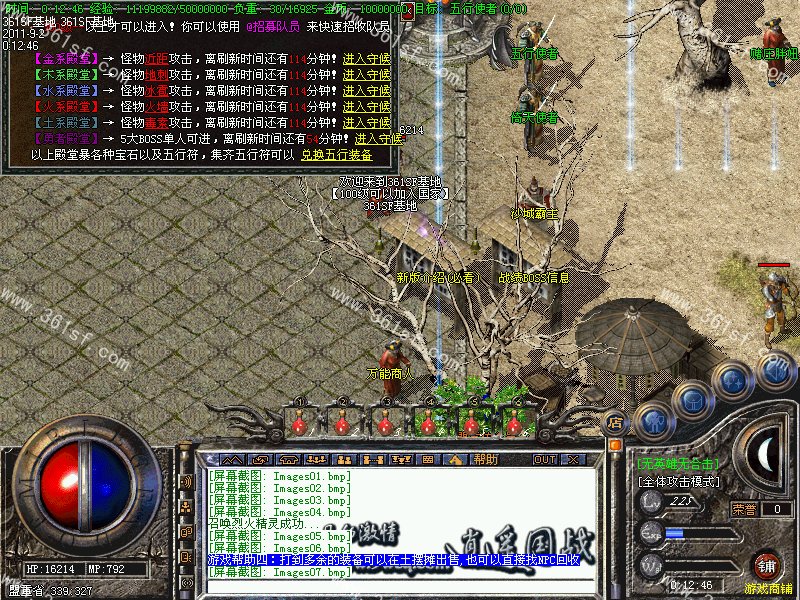This screenshot has width=800, height=600.
Task: Enter the 水系殿堂 via its 进入守候 link
Action: point(366,91)
